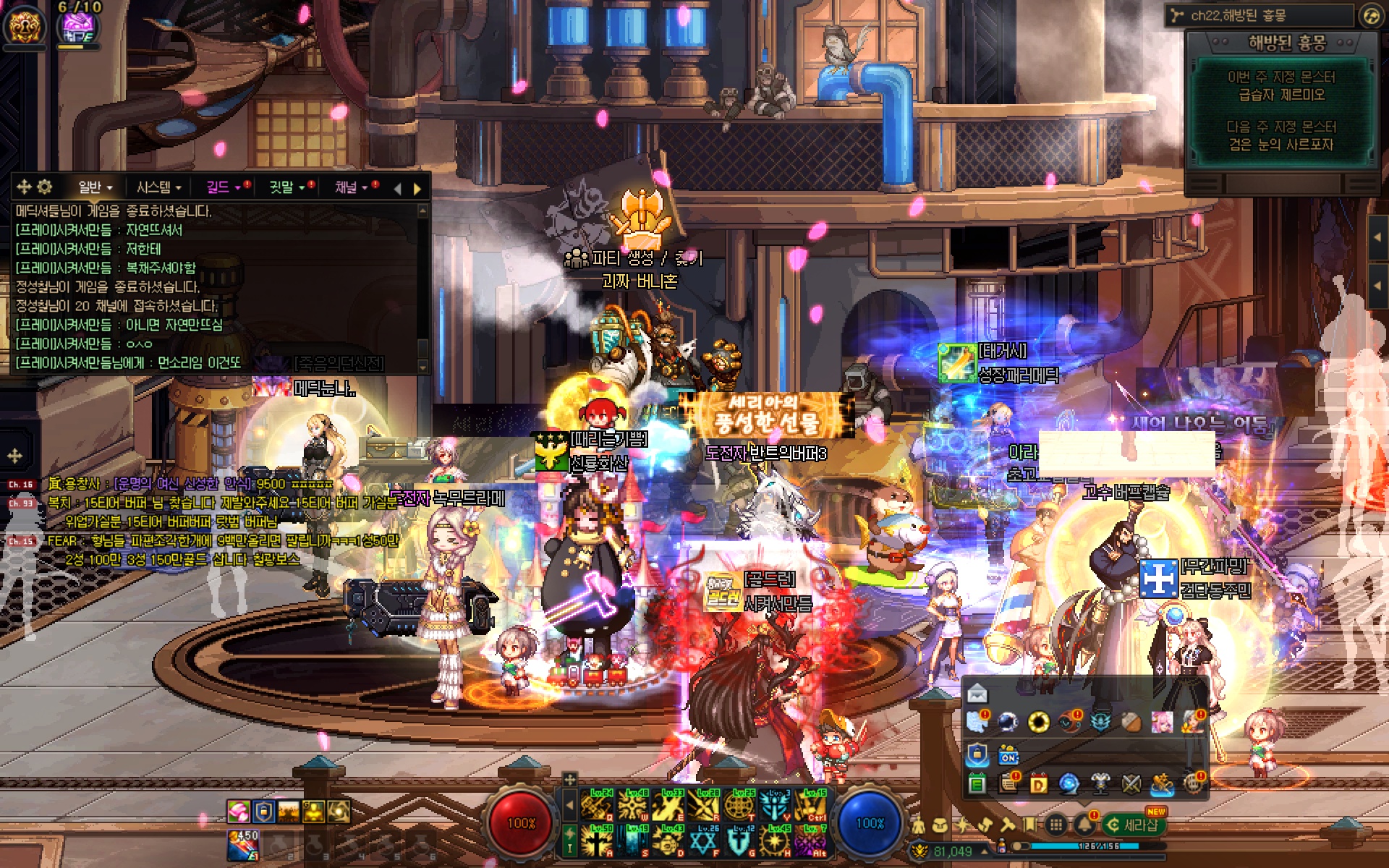Switch to the 귓말 whisper tab
Screen dimensions: 1389x868
click(286, 187)
